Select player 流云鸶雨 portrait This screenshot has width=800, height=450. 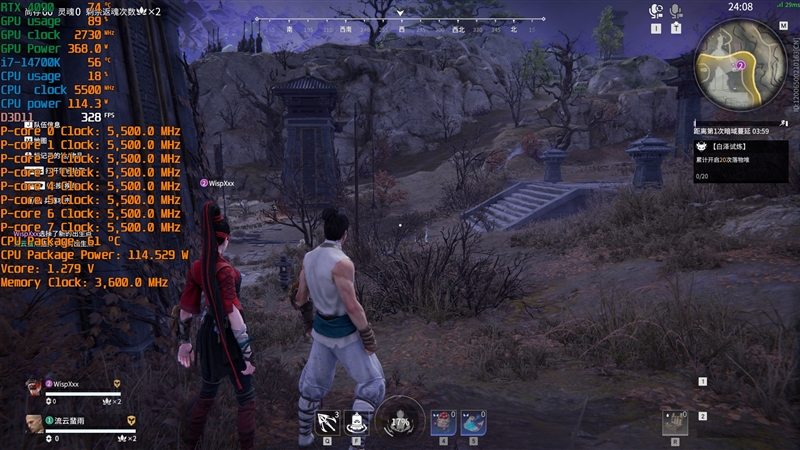coord(33,423)
